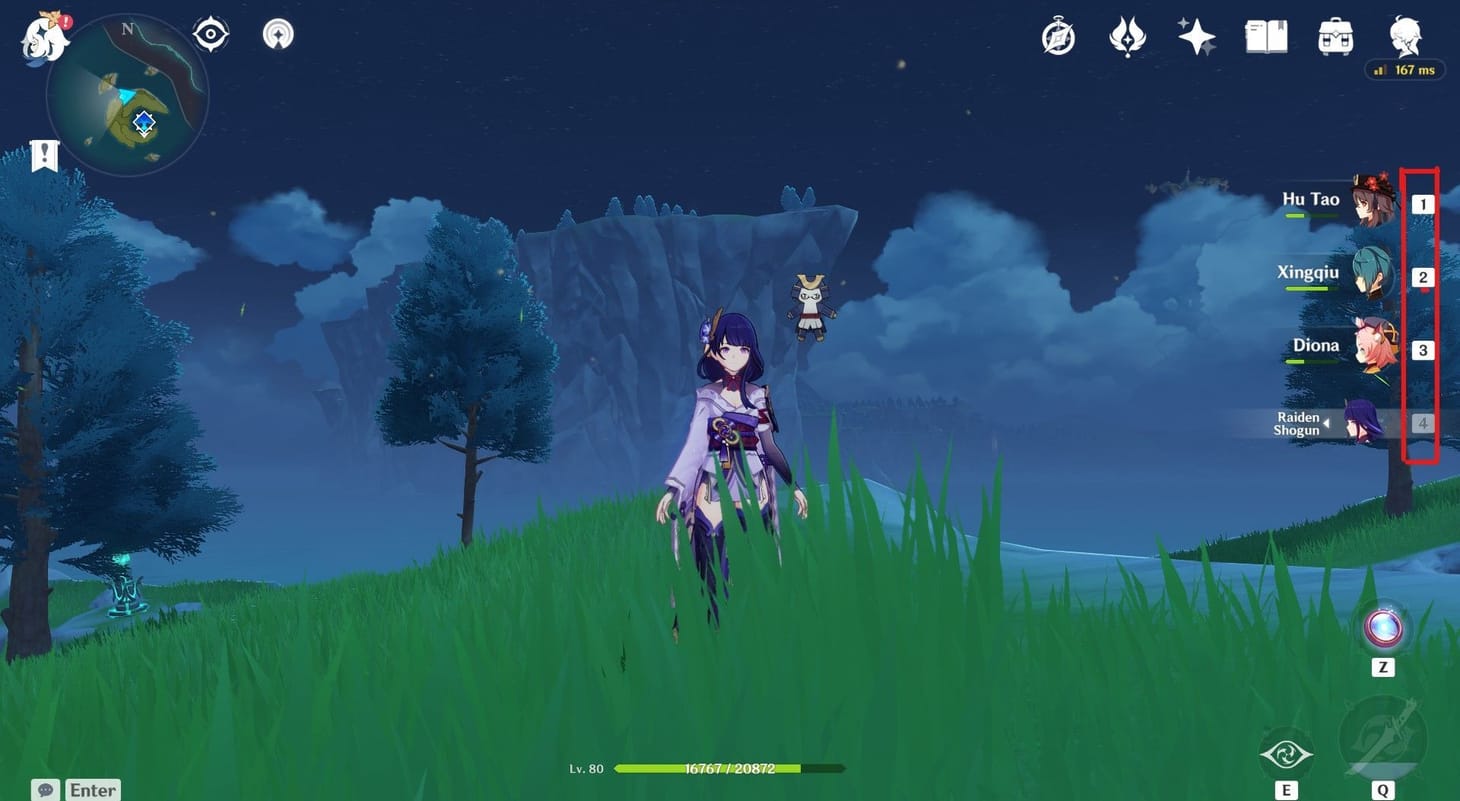Expand the arrow next to Raiden Shogun
Image resolution: width=1460 pixels, height=801 pixels.
click(x=1330, y=424)
